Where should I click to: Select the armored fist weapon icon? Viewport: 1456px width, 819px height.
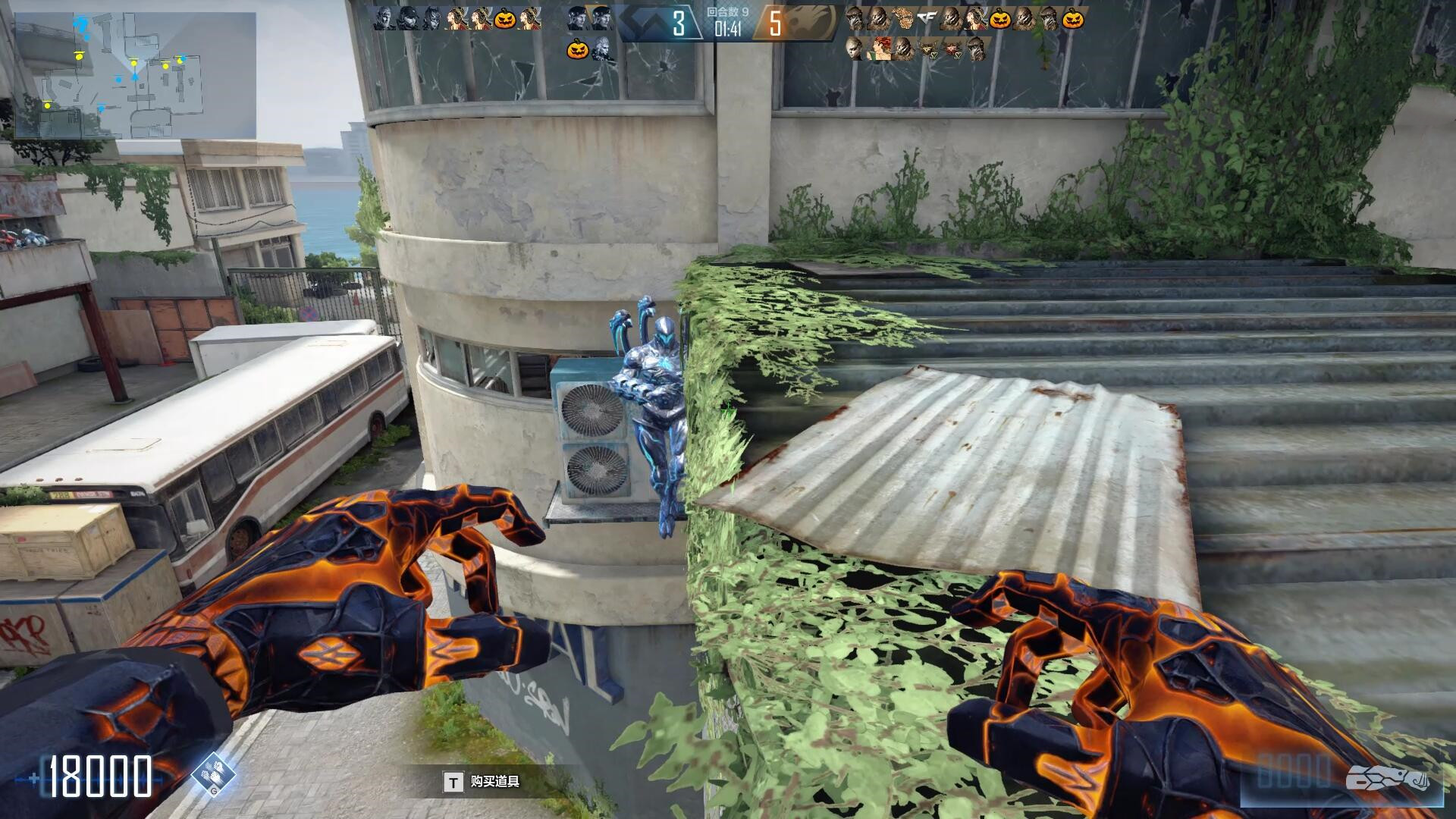pos(1387,779)
